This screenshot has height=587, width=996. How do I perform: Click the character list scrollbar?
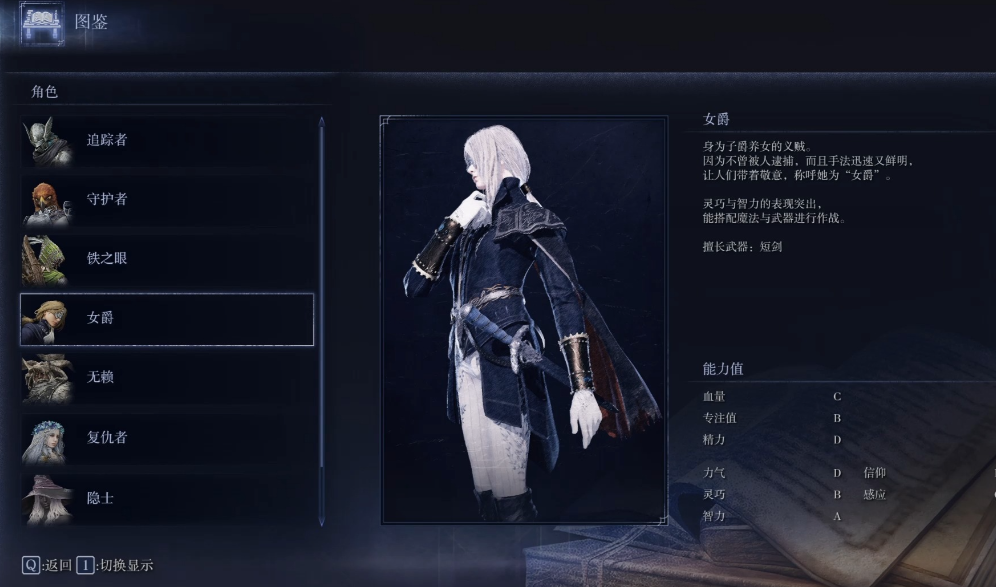point(321,320)
